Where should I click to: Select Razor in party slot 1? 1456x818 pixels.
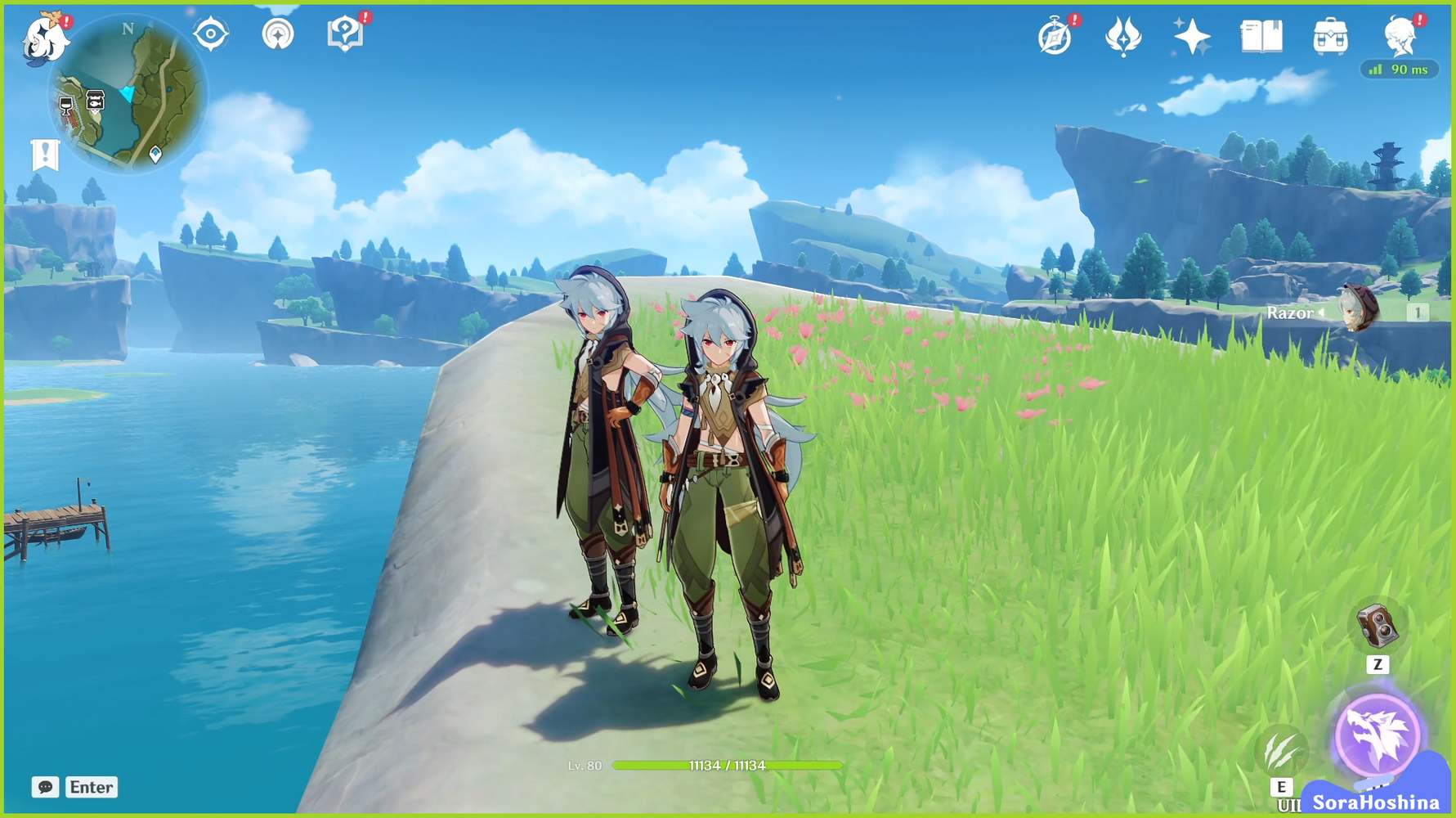coord(1355,309)
